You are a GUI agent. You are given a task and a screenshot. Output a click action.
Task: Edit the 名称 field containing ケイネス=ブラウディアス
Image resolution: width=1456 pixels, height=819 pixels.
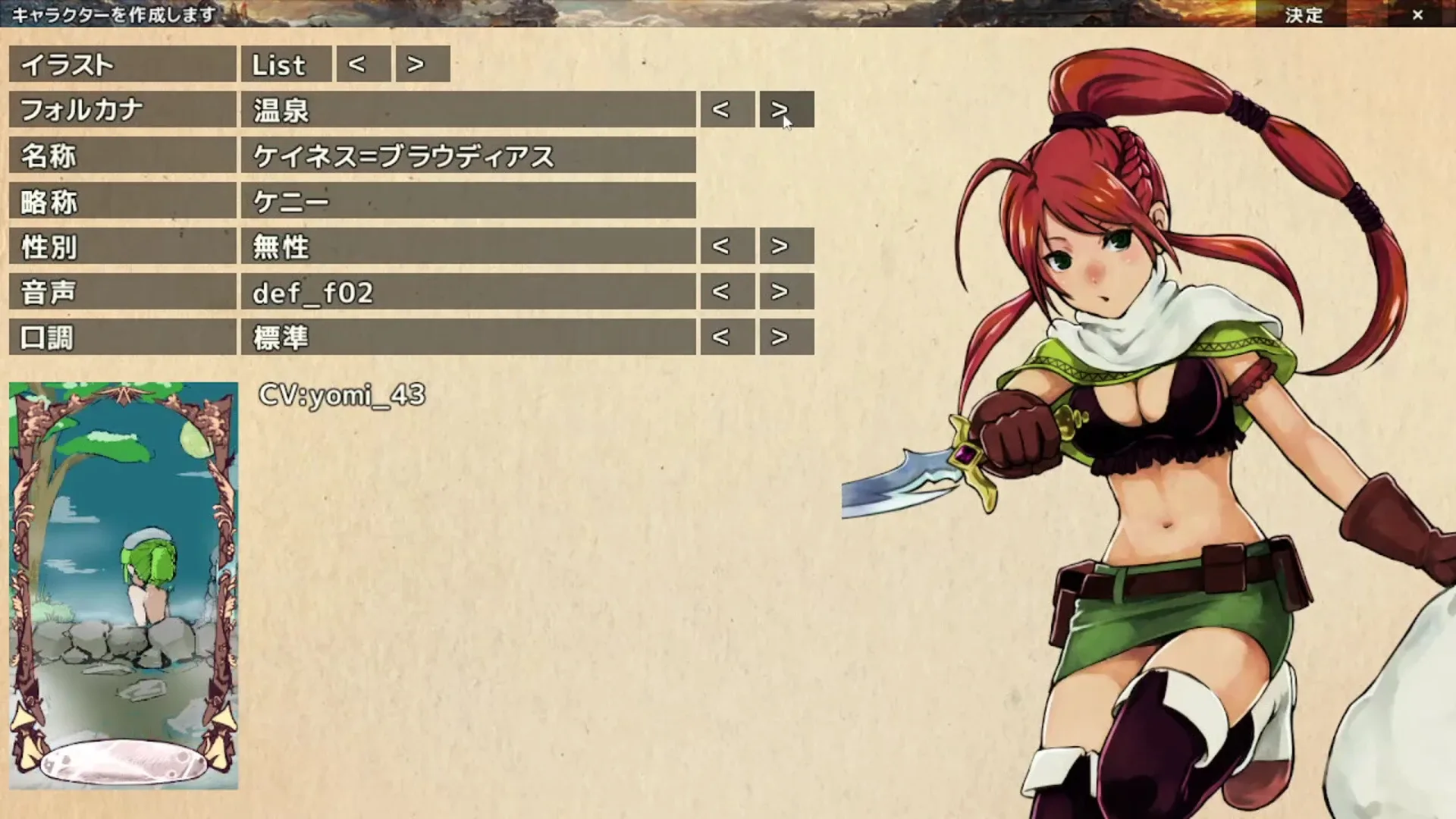pos(470,155)
